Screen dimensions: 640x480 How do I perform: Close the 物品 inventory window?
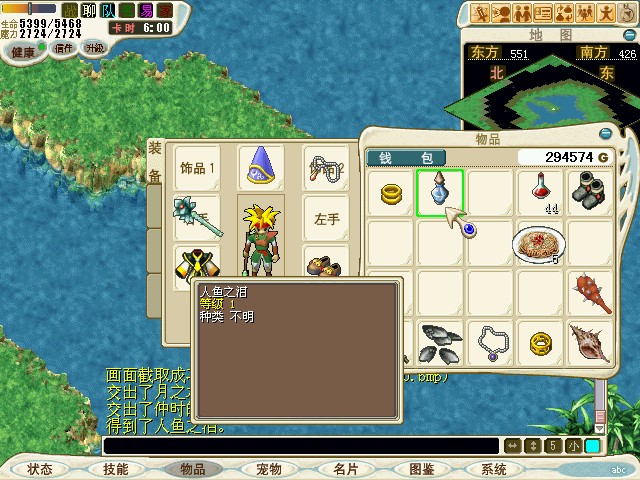[604, 134]
